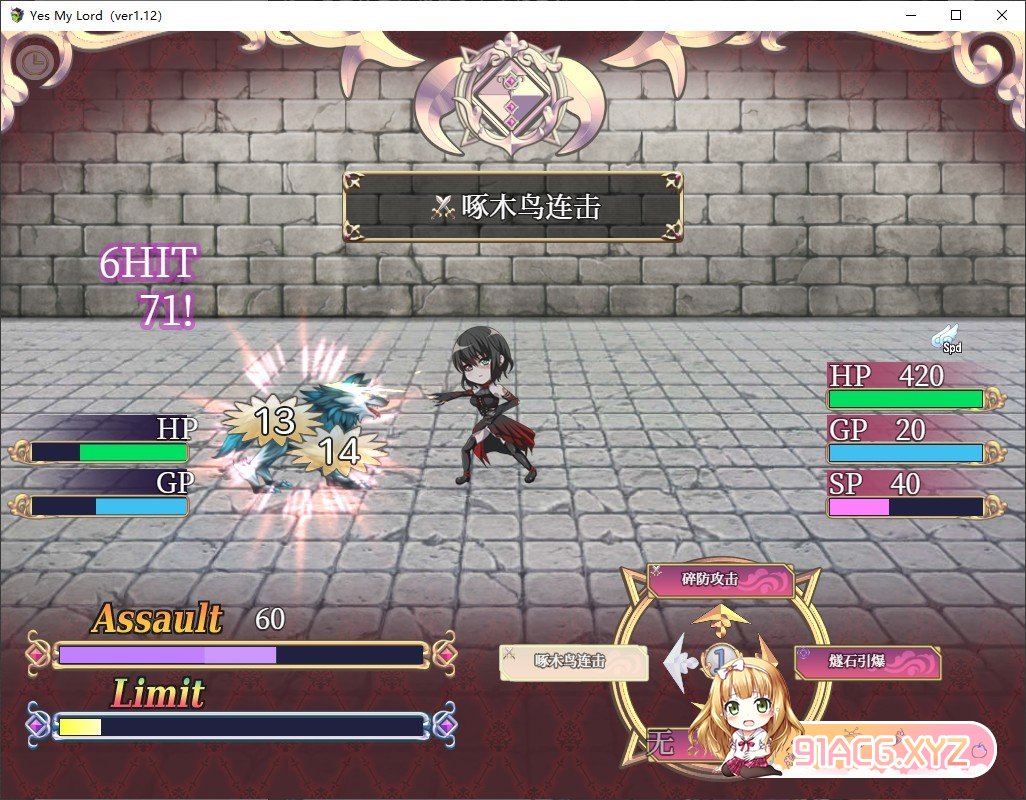Click the clock icon in the corner
1026x800 pixels.
pyautogui.click(x=34, y=63)
